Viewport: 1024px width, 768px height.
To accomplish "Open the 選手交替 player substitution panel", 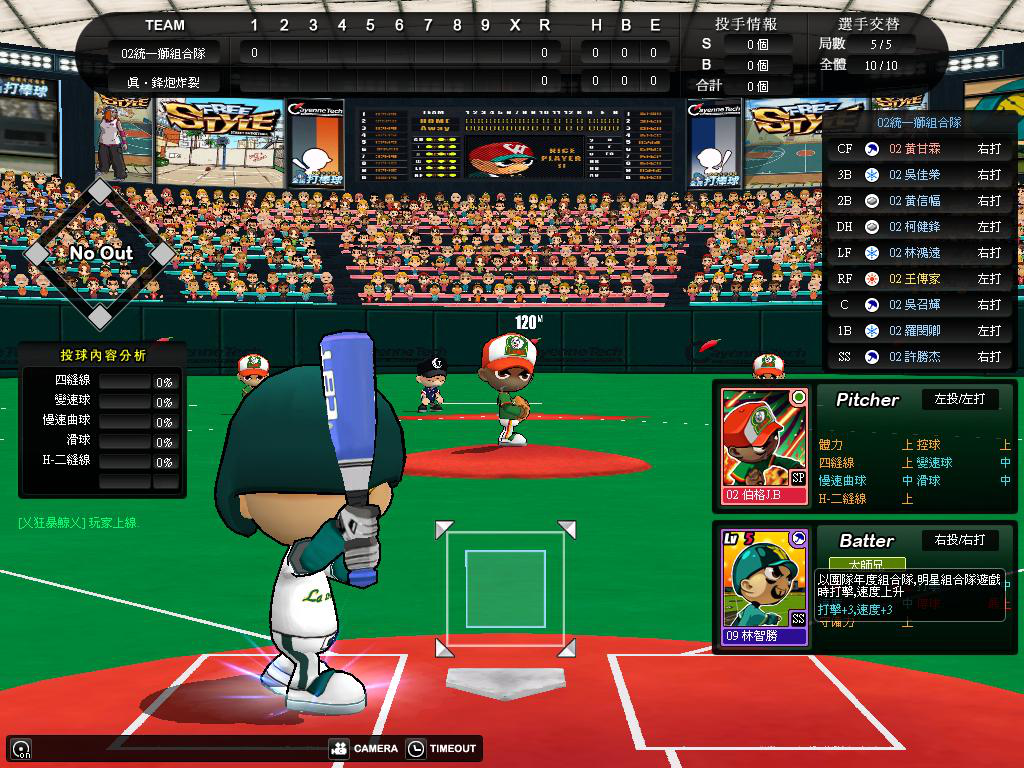I will 867,24.
